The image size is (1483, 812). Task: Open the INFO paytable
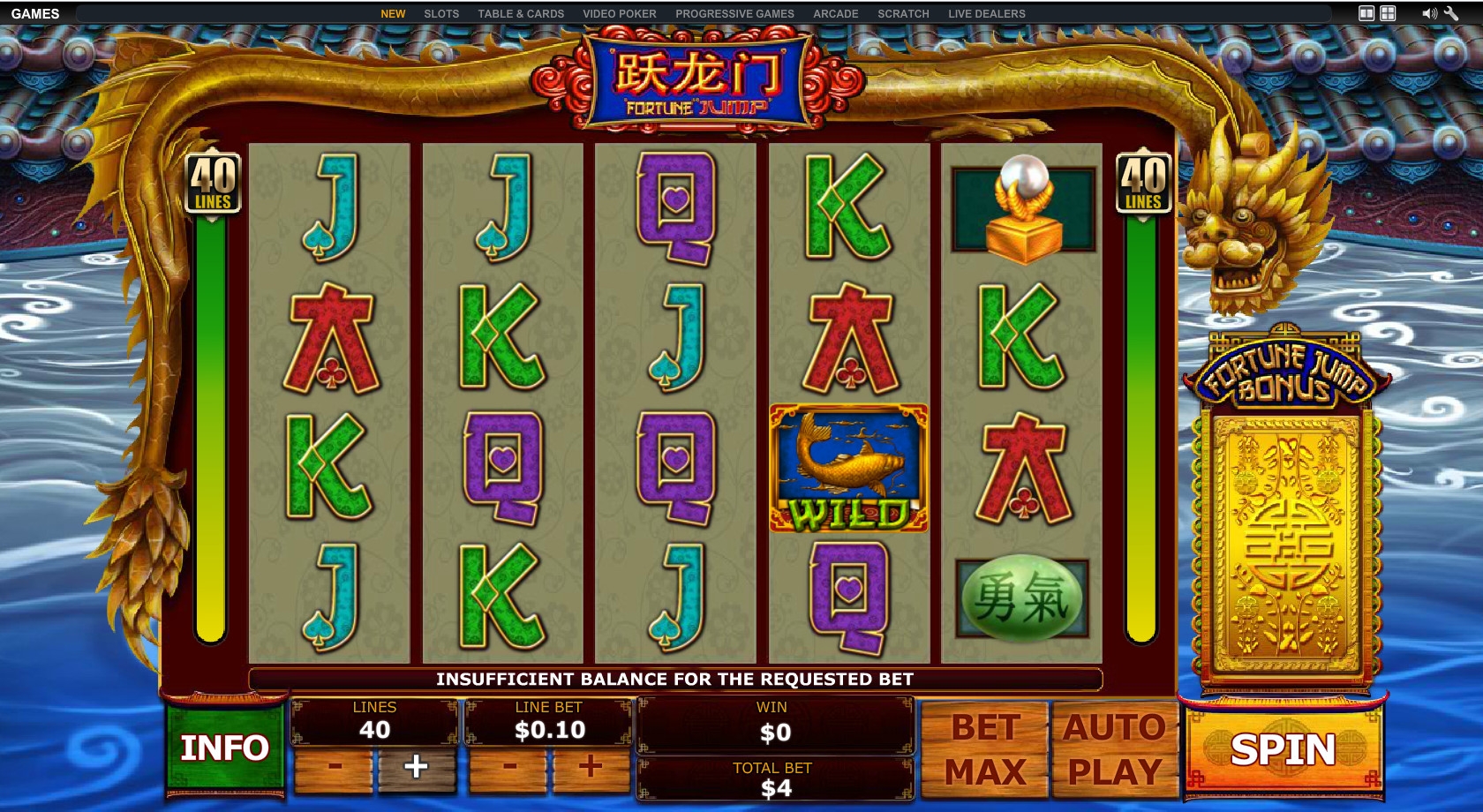(x=224, y=748)
